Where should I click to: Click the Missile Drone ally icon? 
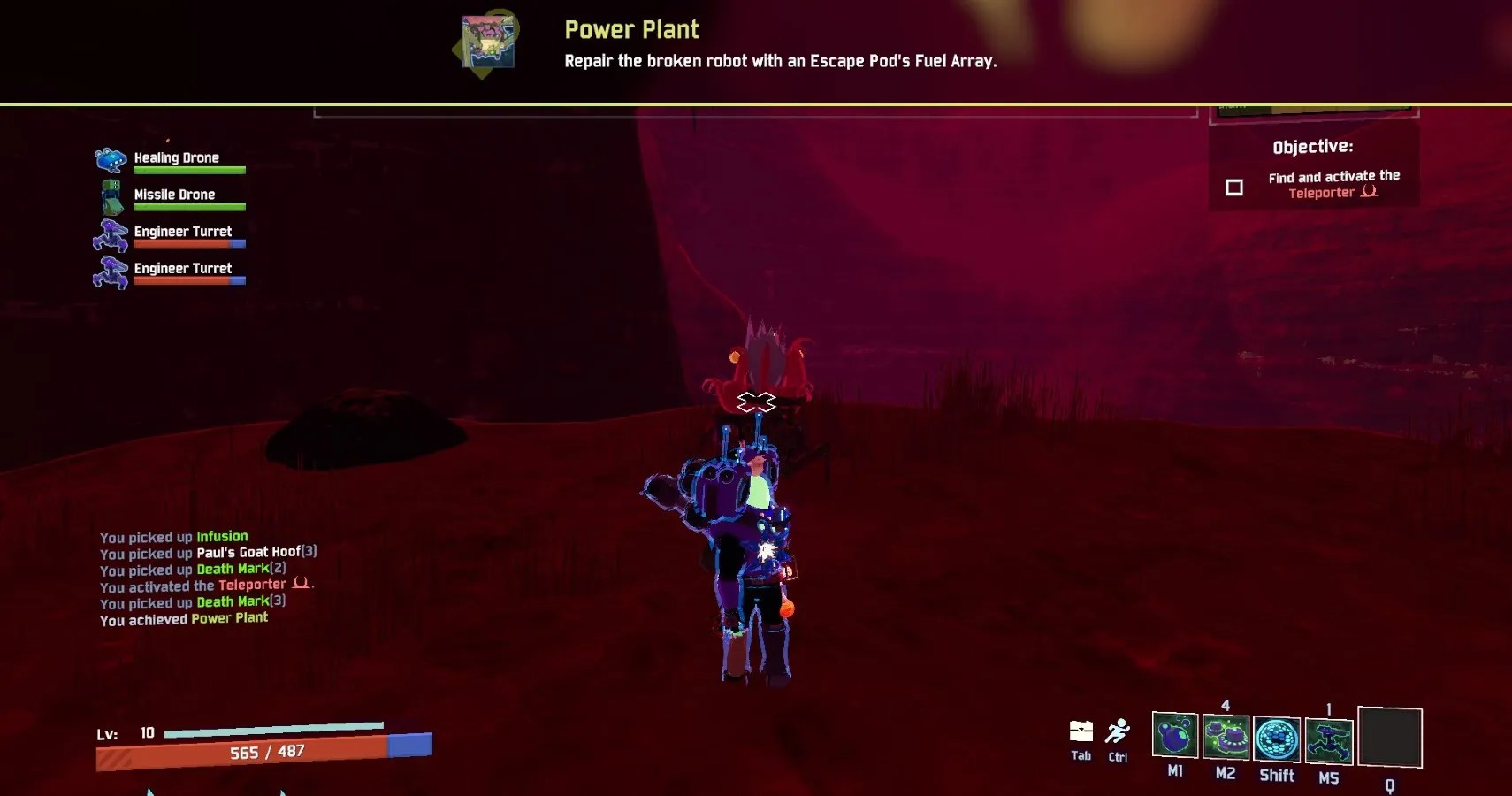point(110,196)
